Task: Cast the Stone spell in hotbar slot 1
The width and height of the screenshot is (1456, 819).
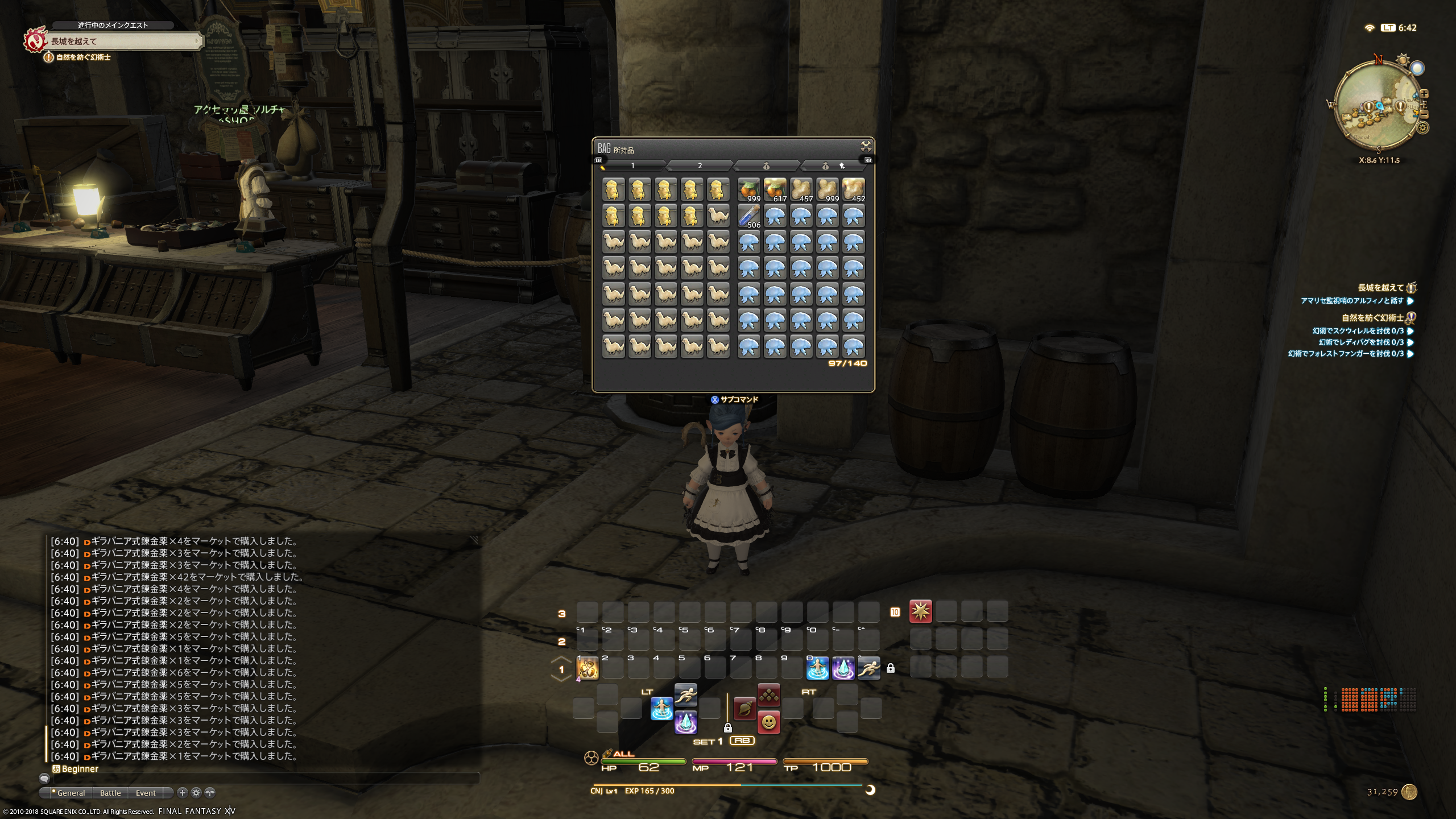Action: [x=588, y=668]
